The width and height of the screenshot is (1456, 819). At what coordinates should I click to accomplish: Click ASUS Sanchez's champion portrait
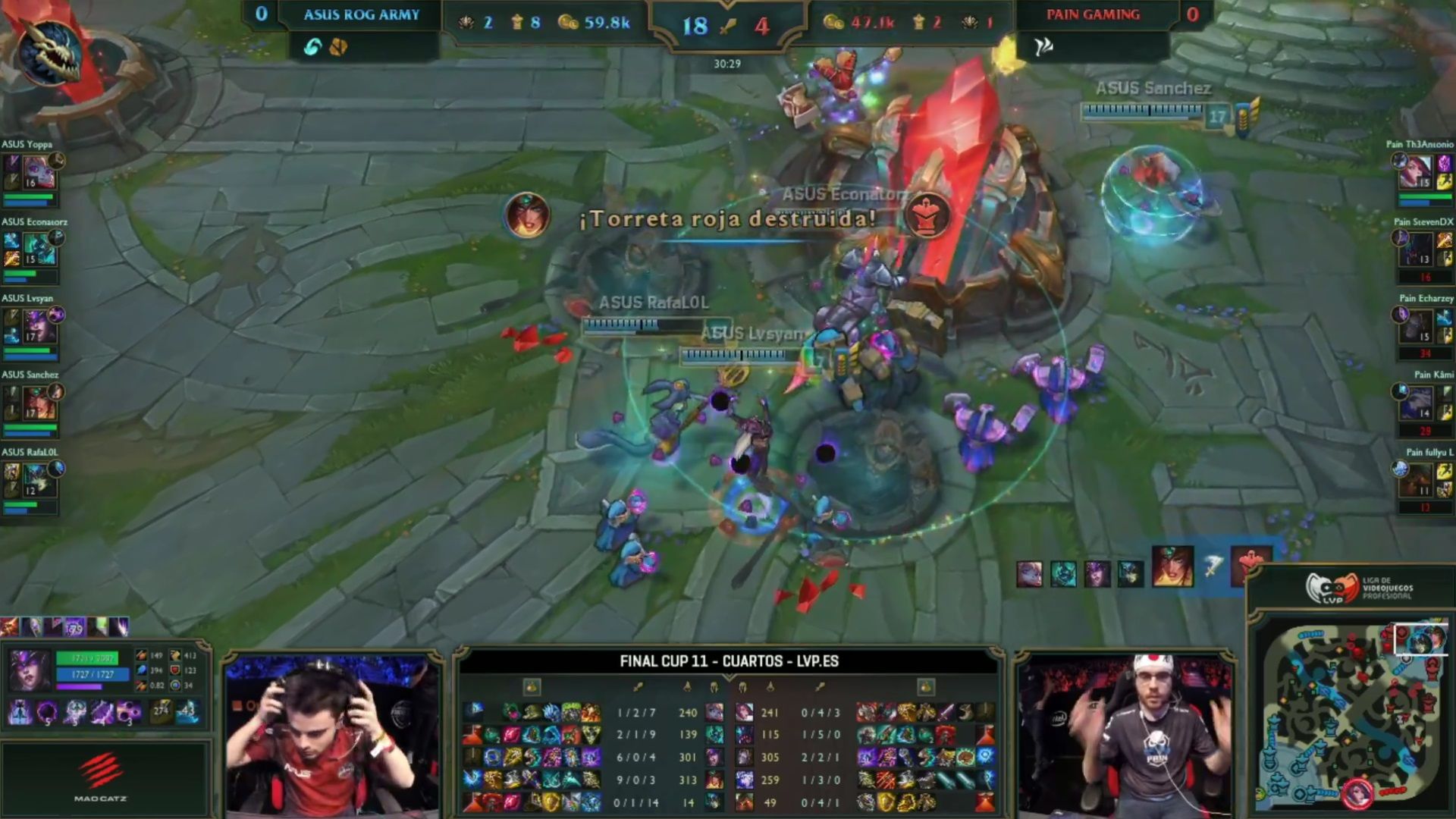[38, 403]
